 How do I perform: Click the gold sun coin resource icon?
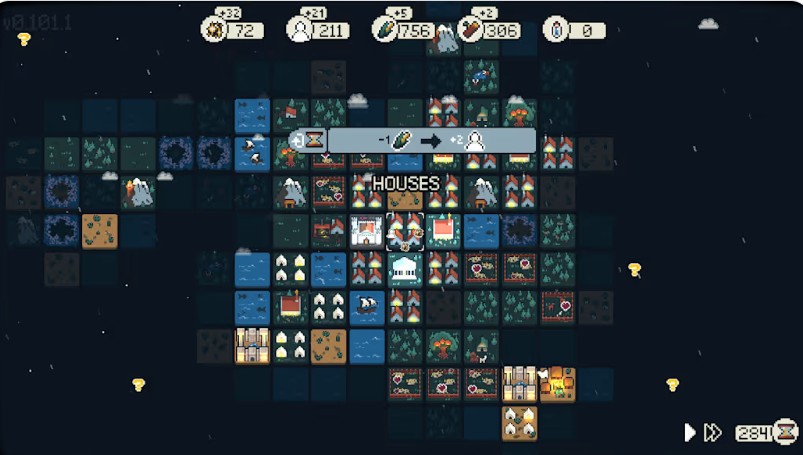(x=215, y=29)
